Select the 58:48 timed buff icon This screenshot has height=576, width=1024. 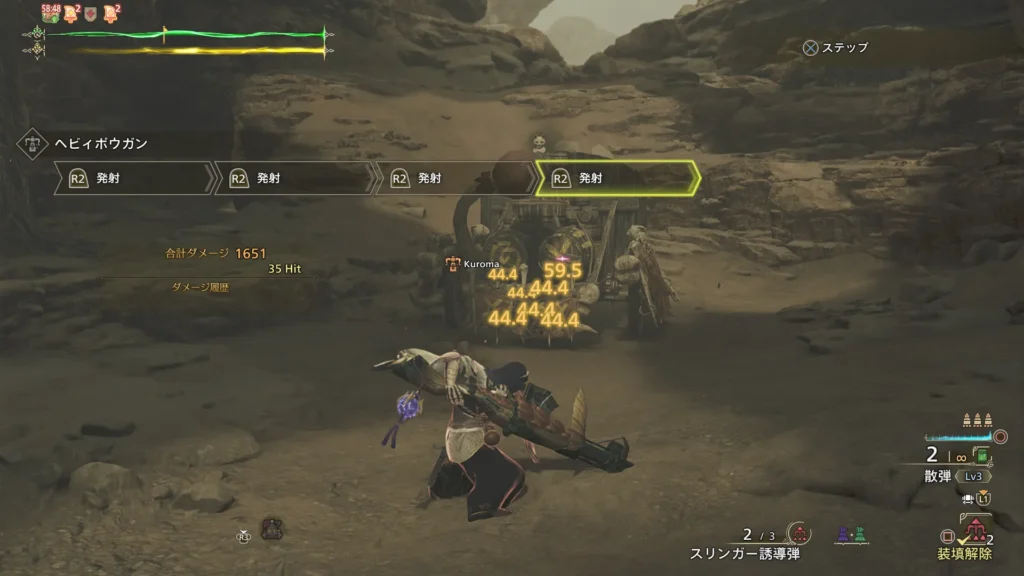pos(50,13)
